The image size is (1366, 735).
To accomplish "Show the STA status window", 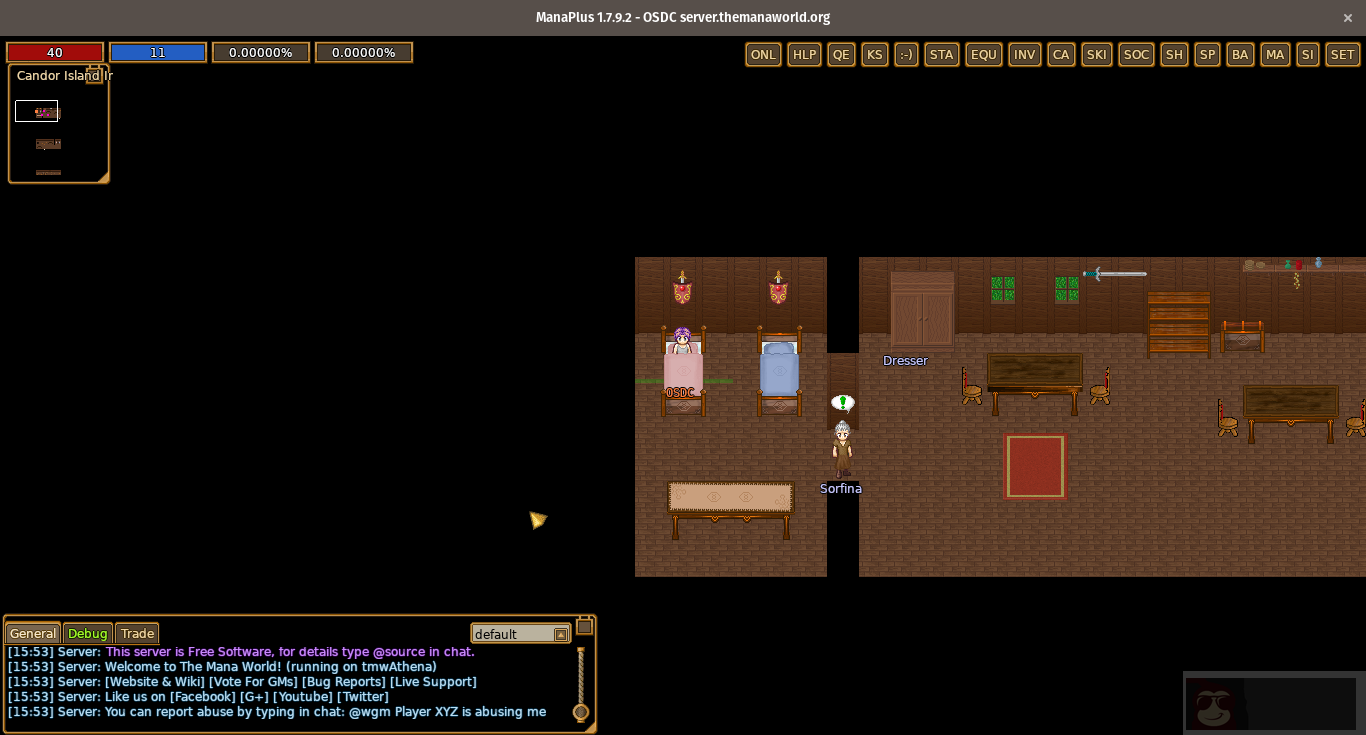I will tap(942, 55).
